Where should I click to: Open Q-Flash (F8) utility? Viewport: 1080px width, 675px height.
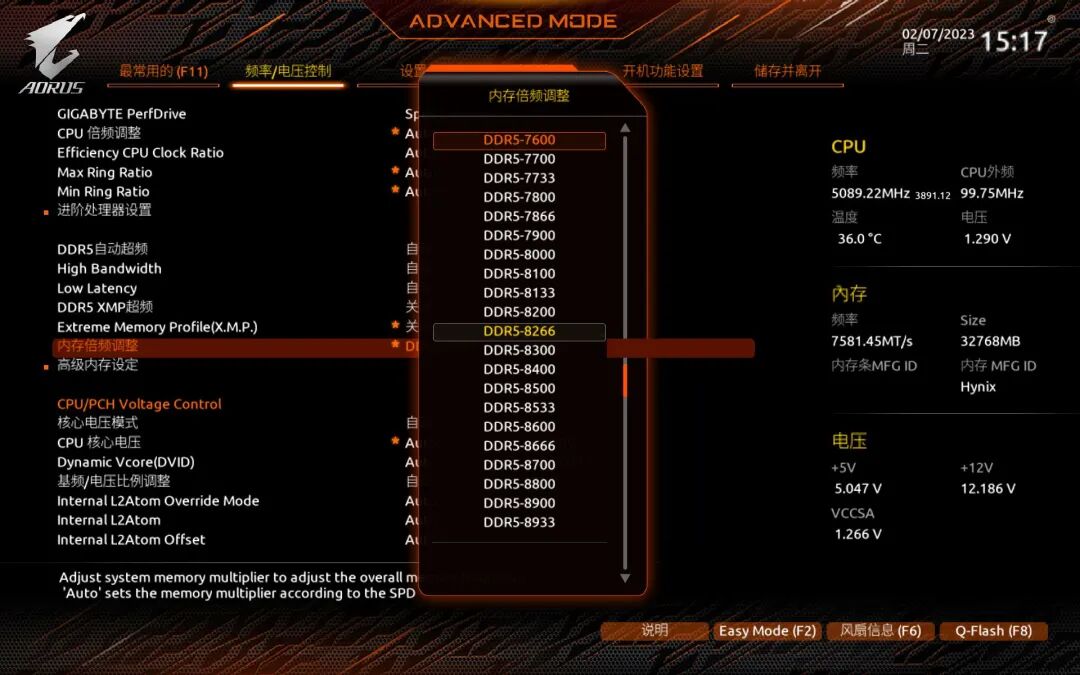(993, 631)
